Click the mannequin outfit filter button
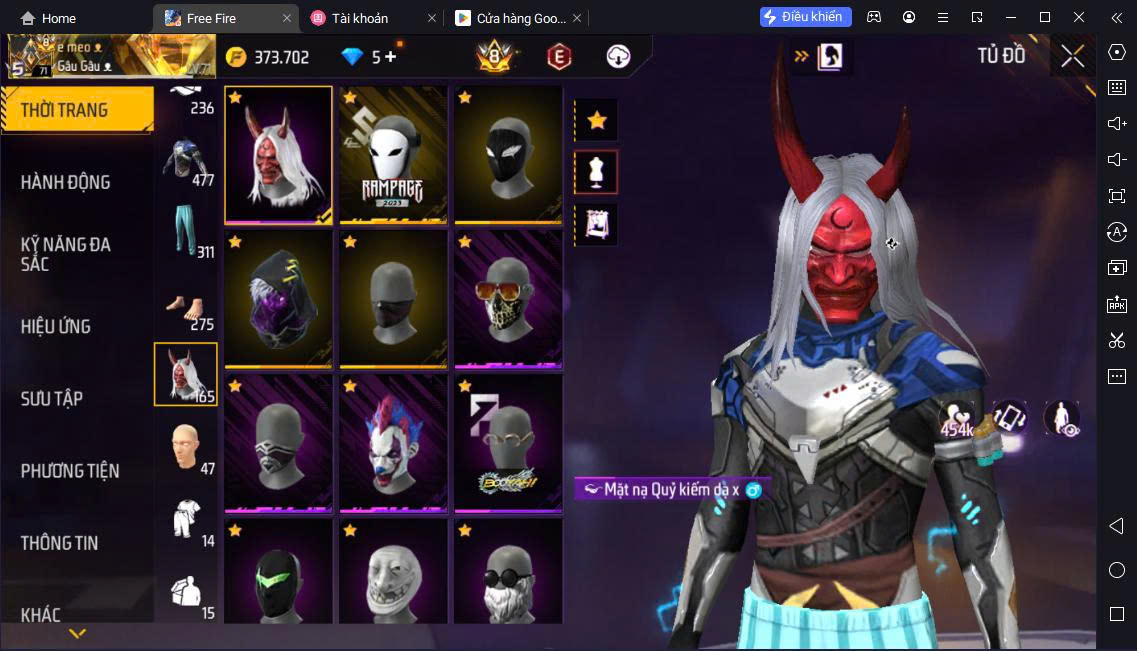 pos(597,172)
